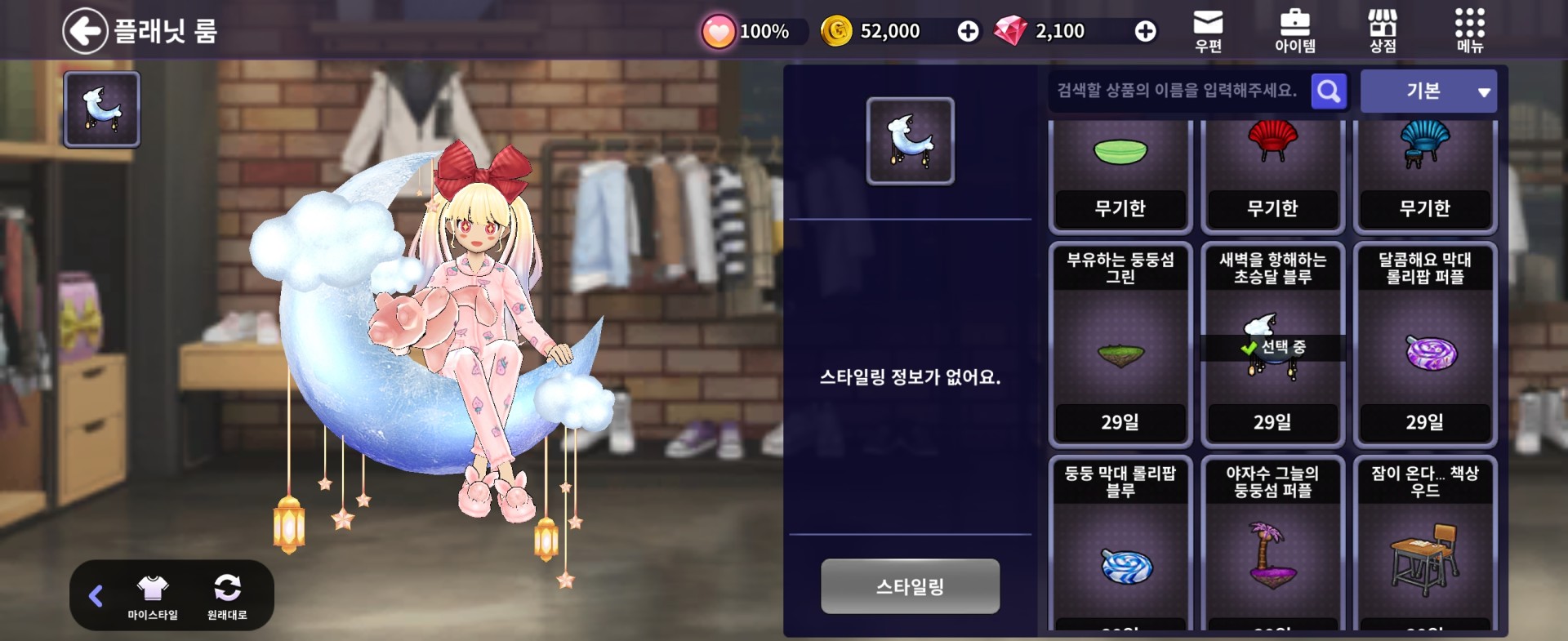1568x641 pixels.
Task: Collapse the bottom toolbar with blue arrow
Action: [x=96, y=596]
